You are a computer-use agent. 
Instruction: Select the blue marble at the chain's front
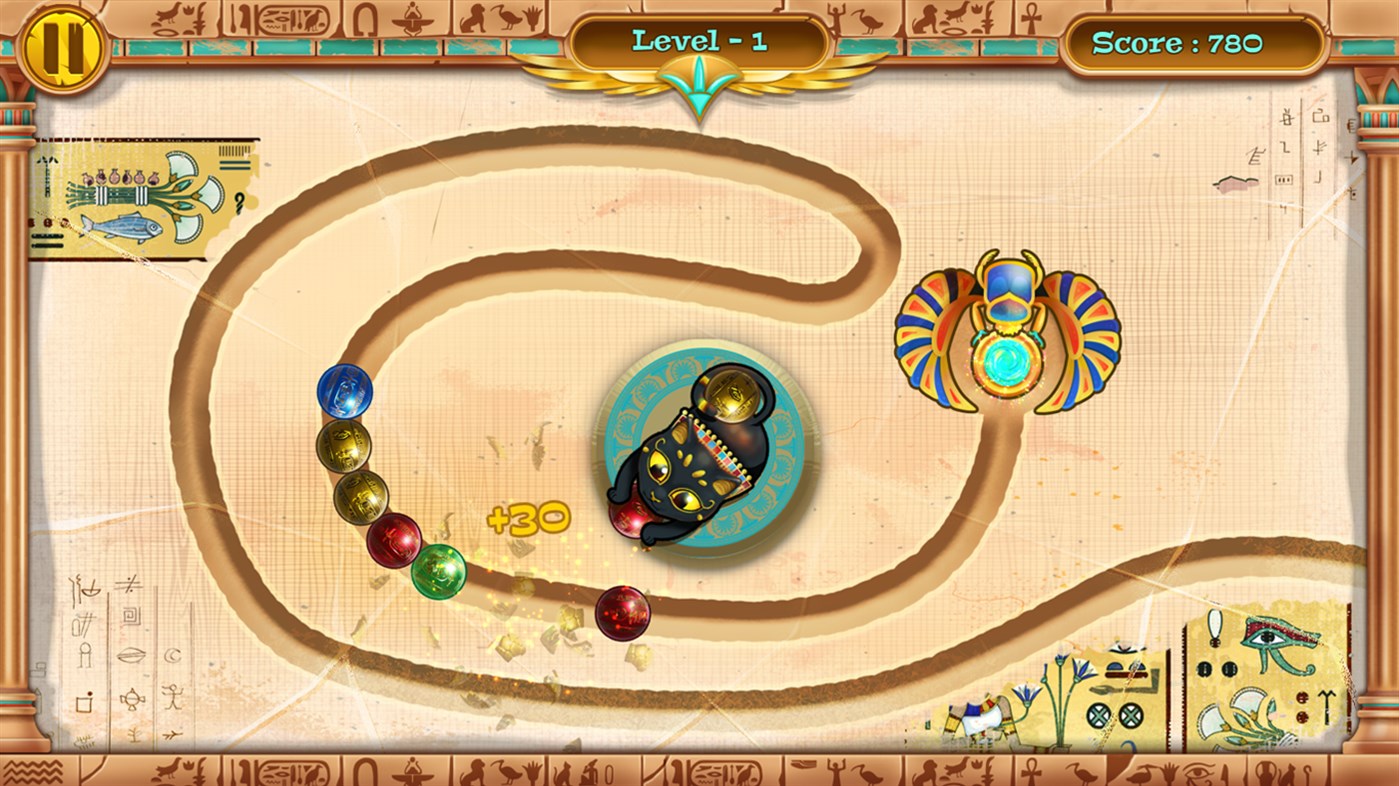(x=345, y=392)
